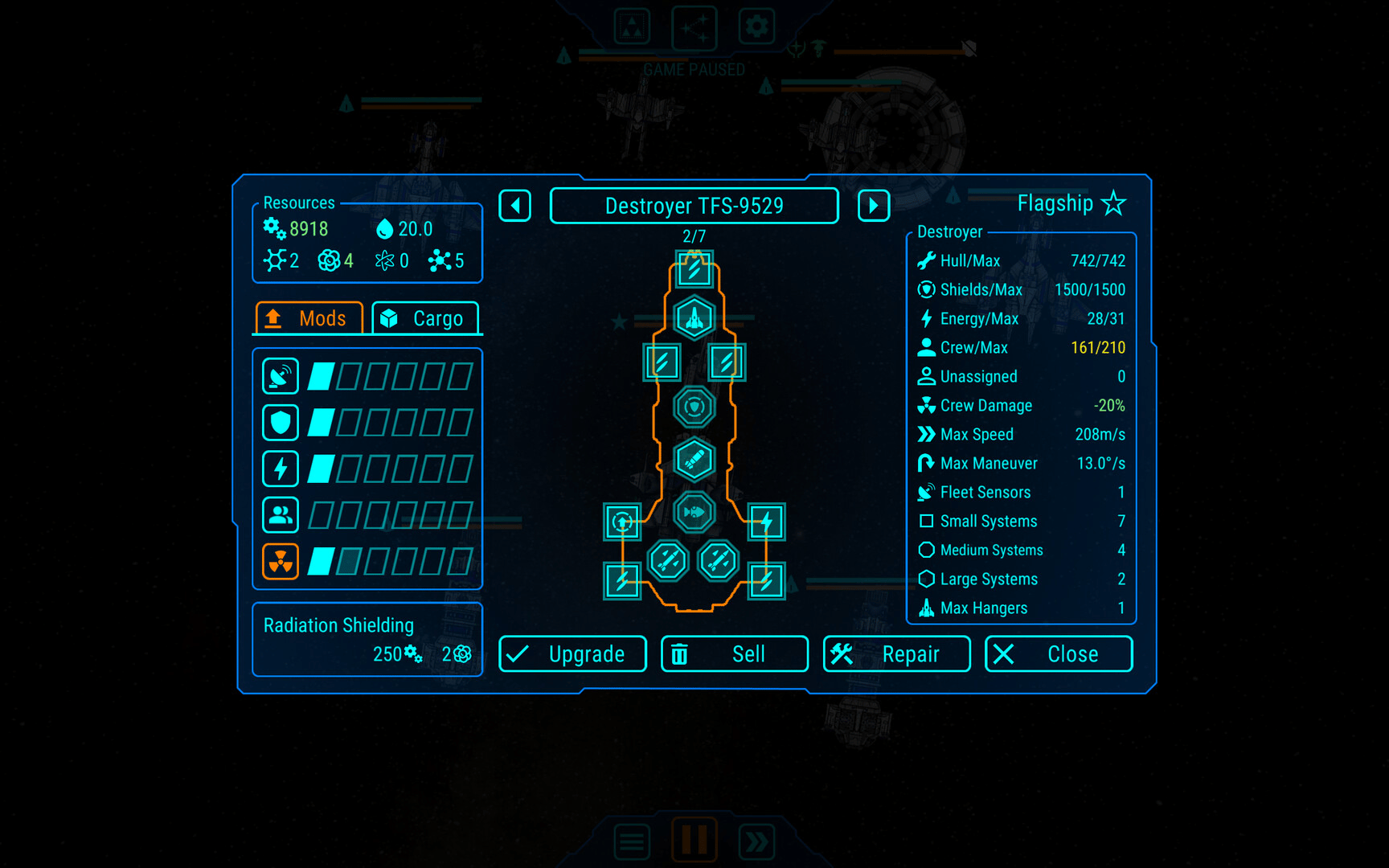Open the settings gear in the top bar
Image resolution: width=1389 pixels, height=868 pixels.
coord(756,27)
